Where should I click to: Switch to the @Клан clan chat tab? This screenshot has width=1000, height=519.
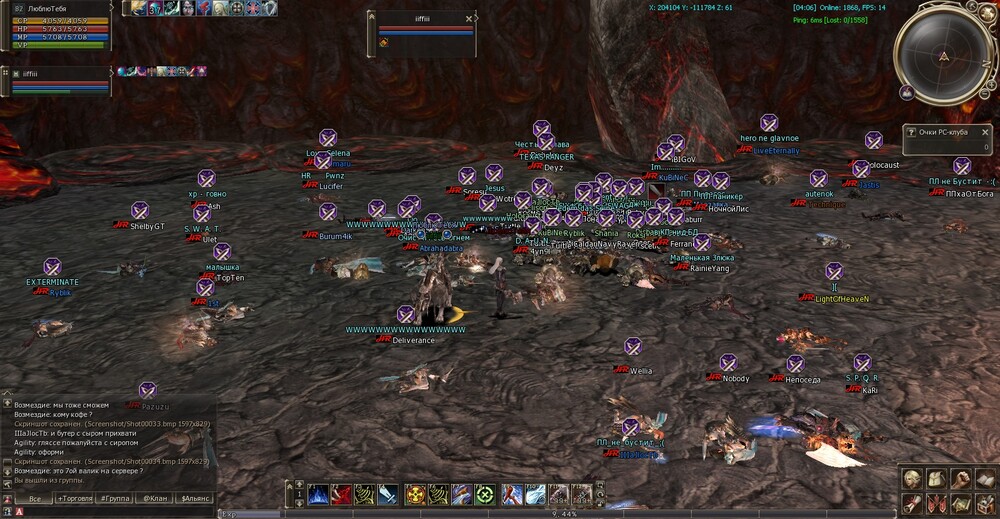point(155,498)
